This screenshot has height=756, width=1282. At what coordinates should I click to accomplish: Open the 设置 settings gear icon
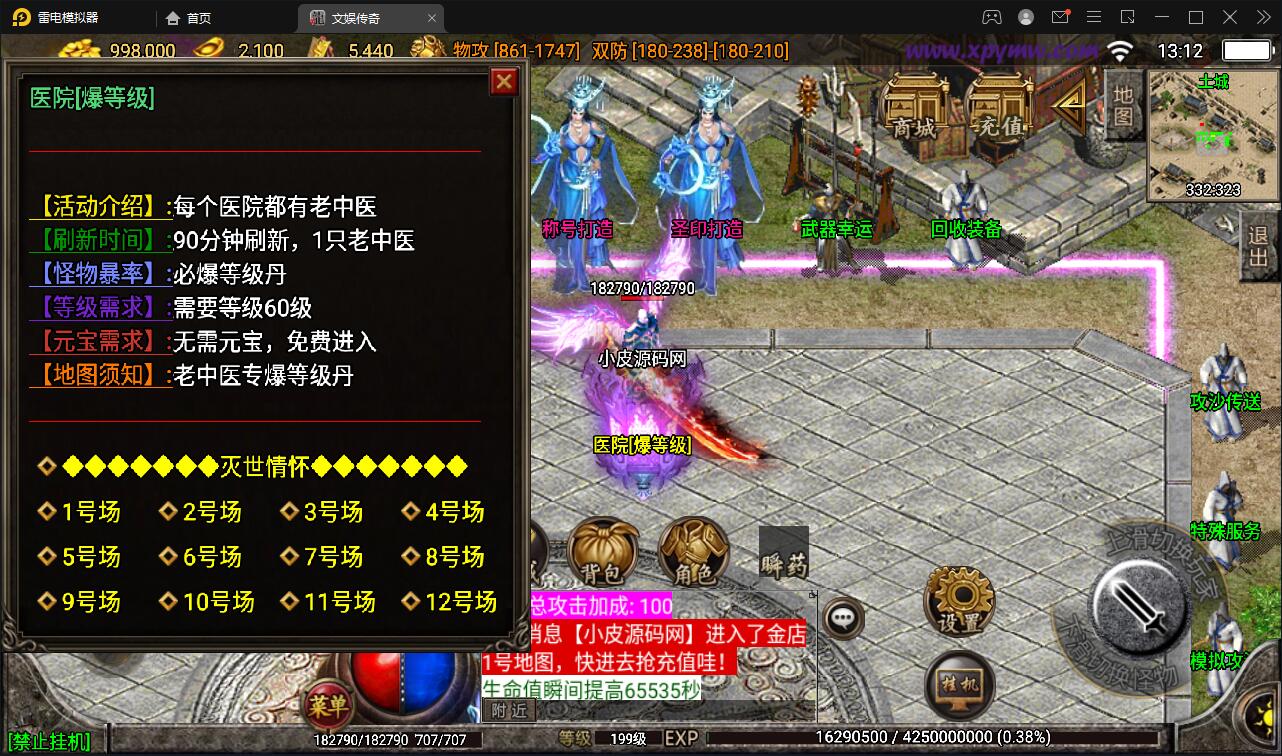coord(957,597)
